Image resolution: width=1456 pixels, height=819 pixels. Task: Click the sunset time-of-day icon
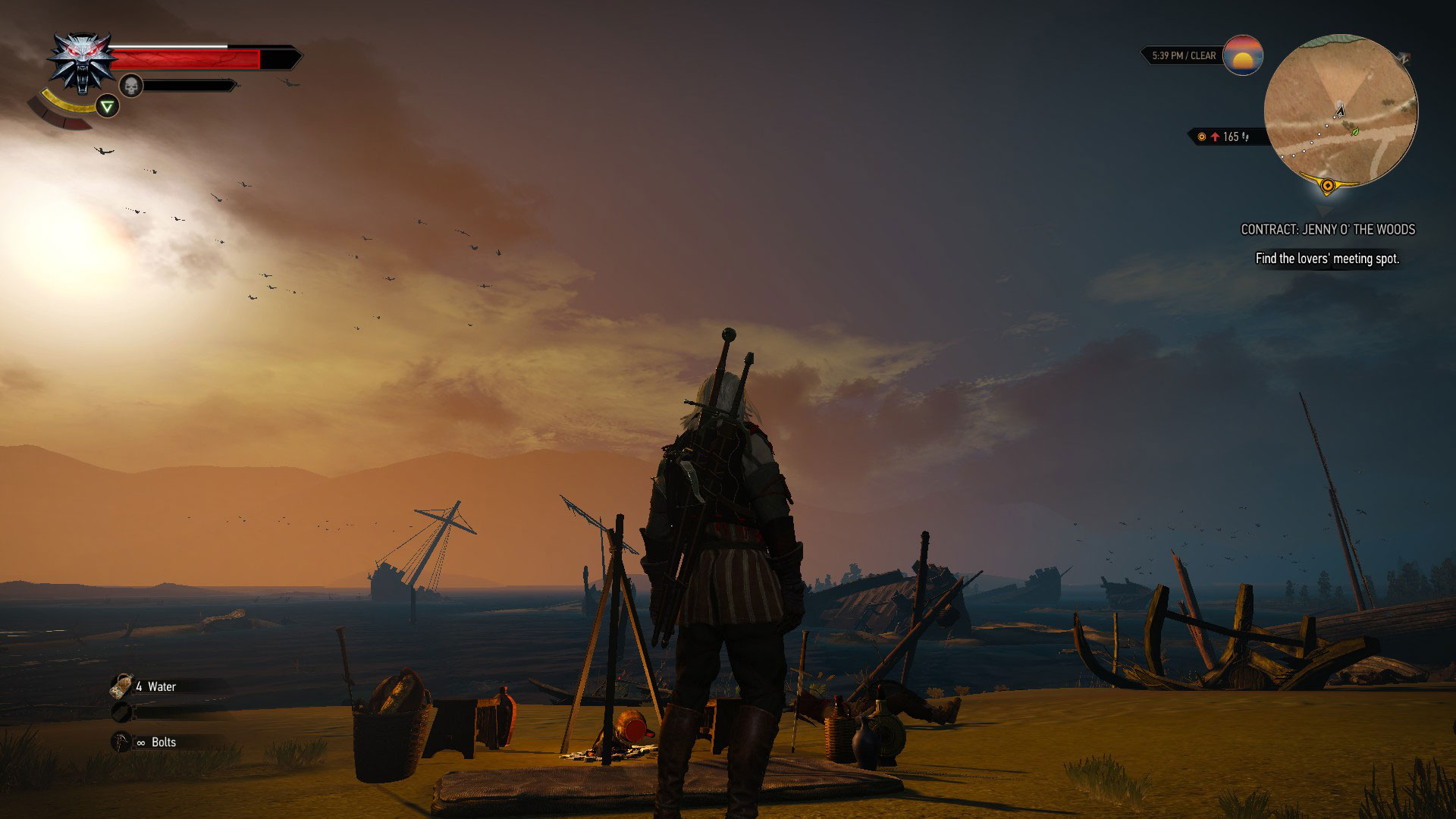pos(1242,55)
